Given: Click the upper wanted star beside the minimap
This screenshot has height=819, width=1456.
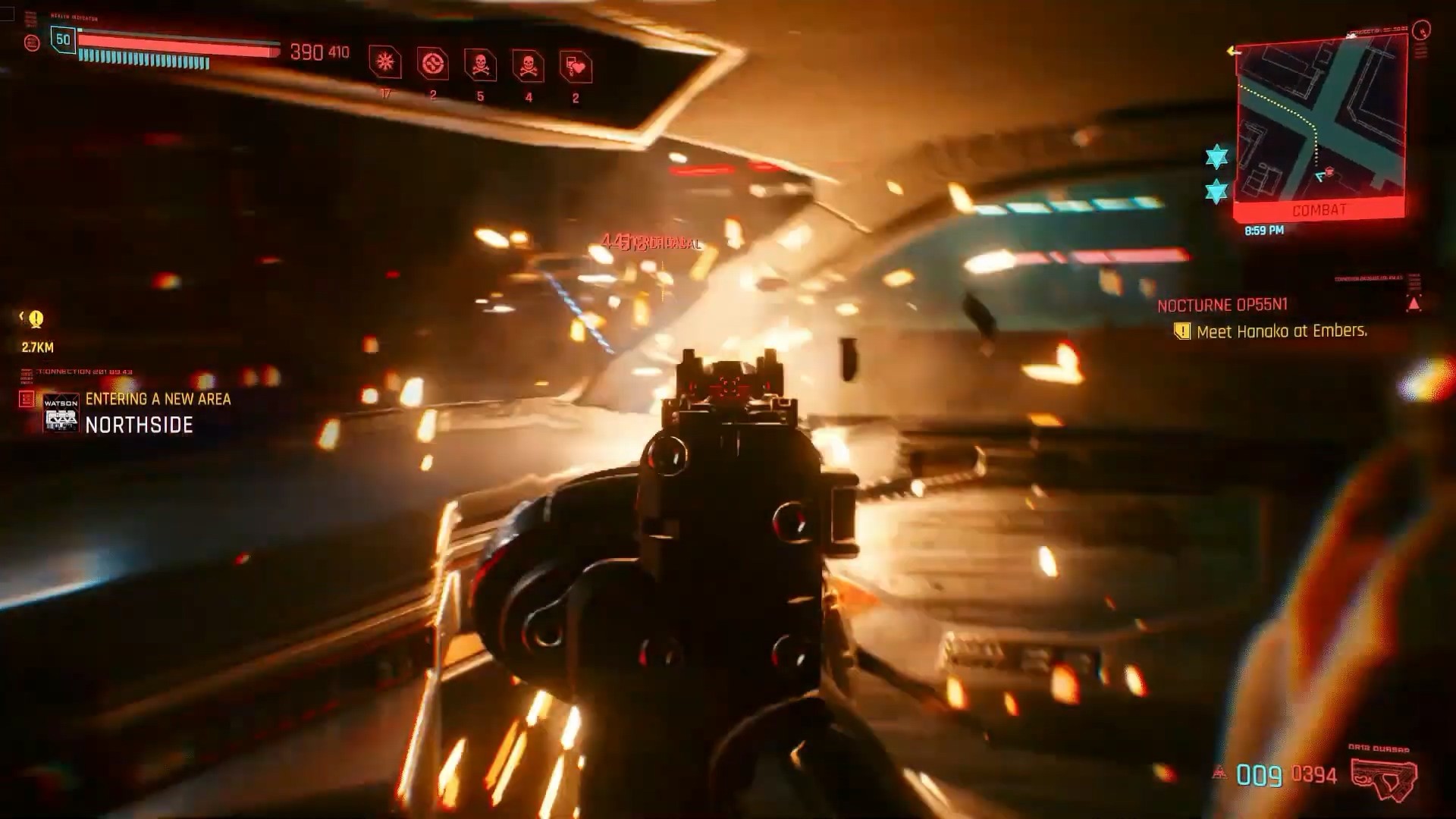Looking at the screenshot, I should tap(1216, 155).
